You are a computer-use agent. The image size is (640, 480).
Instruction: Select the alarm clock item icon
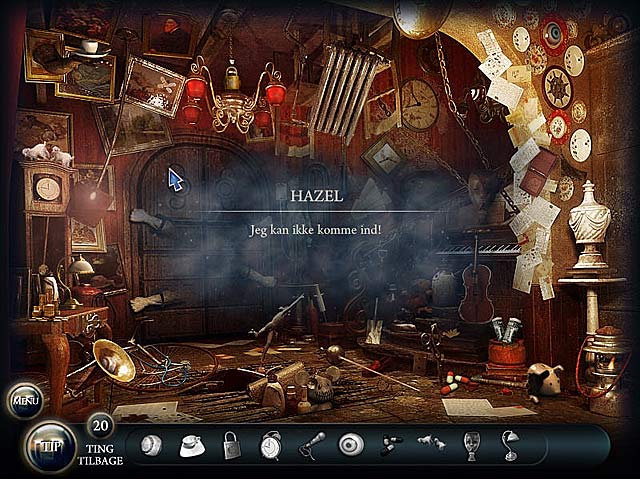(x=271, y=445)
